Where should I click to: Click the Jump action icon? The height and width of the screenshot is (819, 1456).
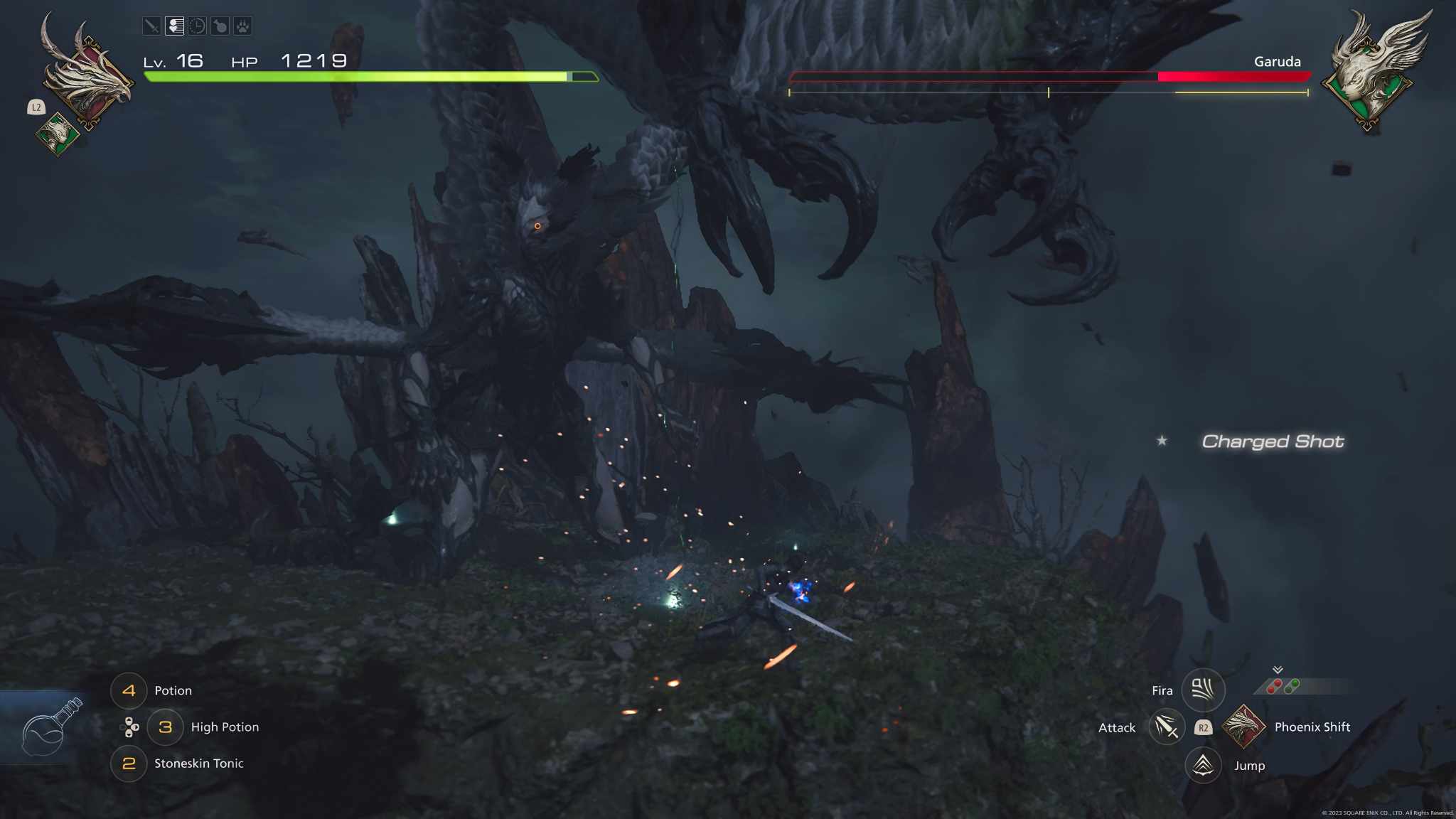click(1202, 765)
